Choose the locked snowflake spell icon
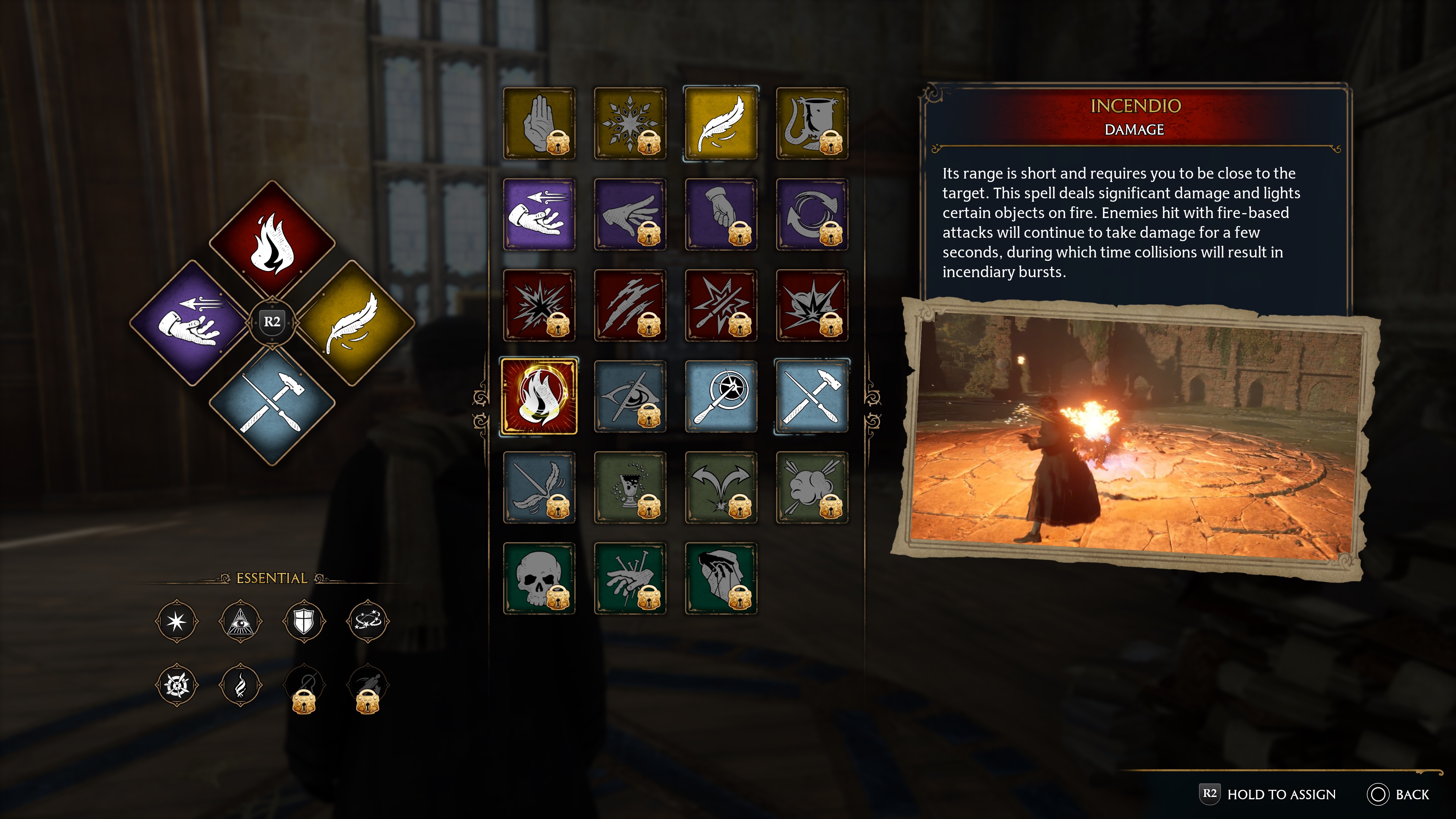1456x819 pixels. tap(630, 123)
